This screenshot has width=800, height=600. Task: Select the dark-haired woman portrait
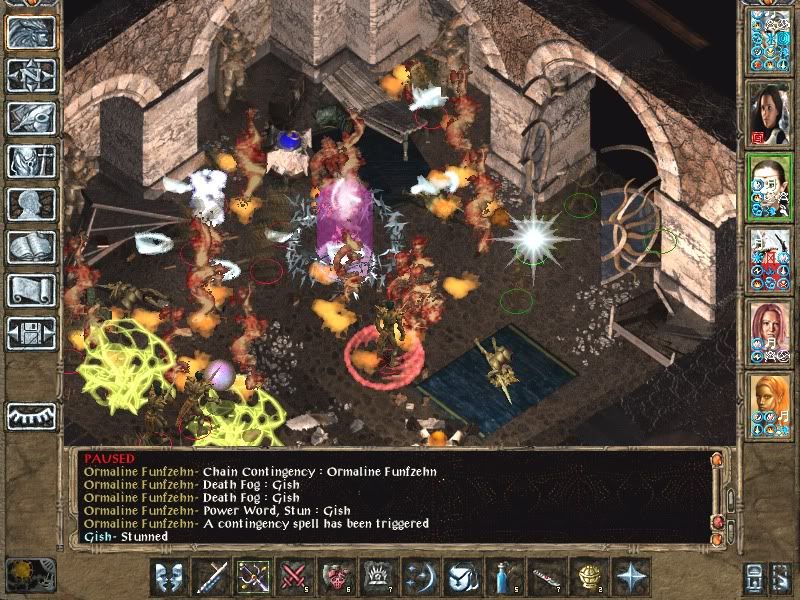tap(769, 110)
